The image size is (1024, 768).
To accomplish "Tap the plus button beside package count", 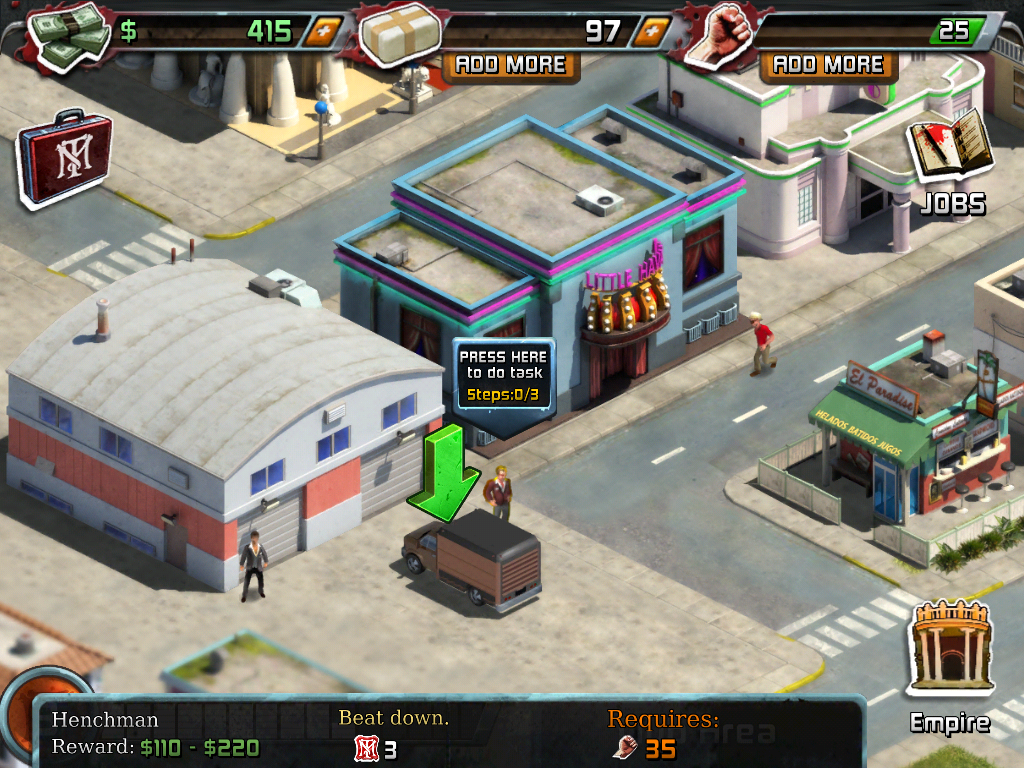I will (652, 31).
